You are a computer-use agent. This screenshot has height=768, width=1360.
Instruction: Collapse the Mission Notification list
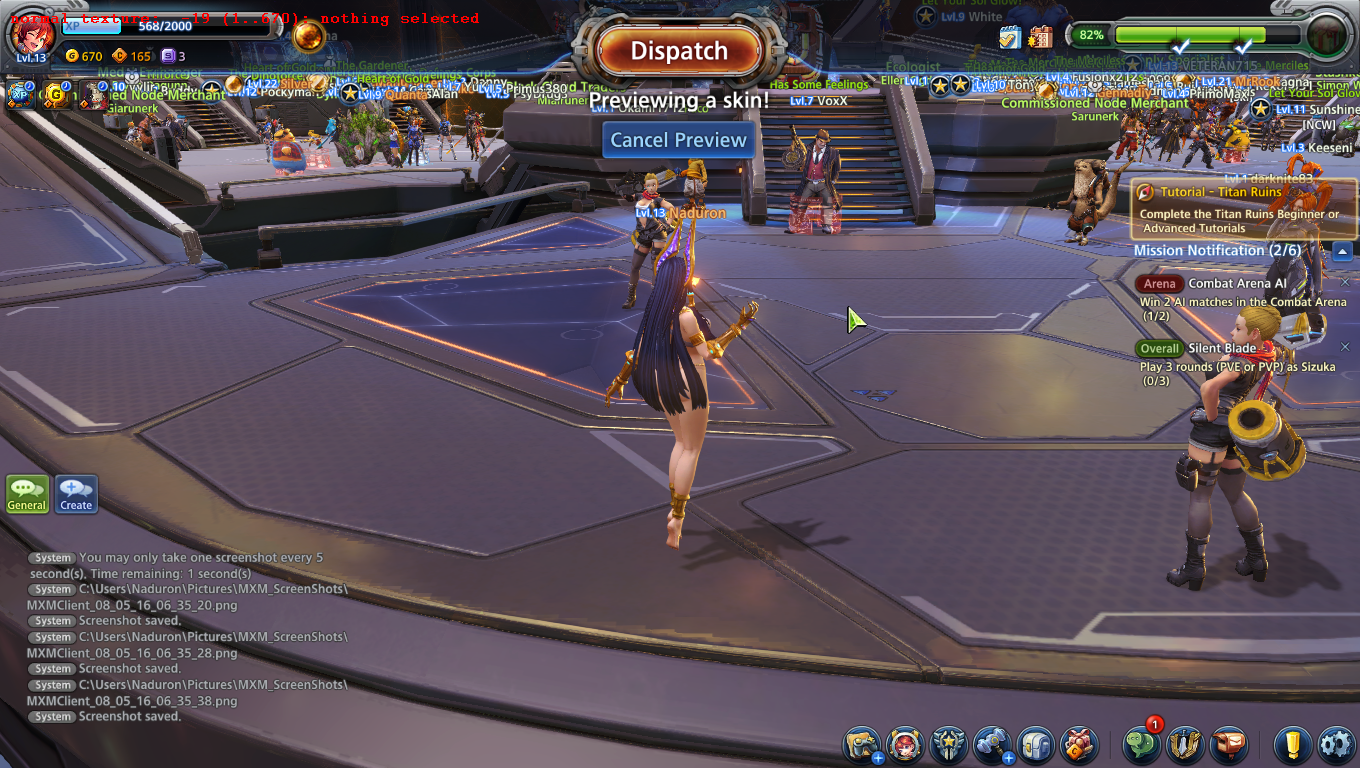pos(1342,251)
